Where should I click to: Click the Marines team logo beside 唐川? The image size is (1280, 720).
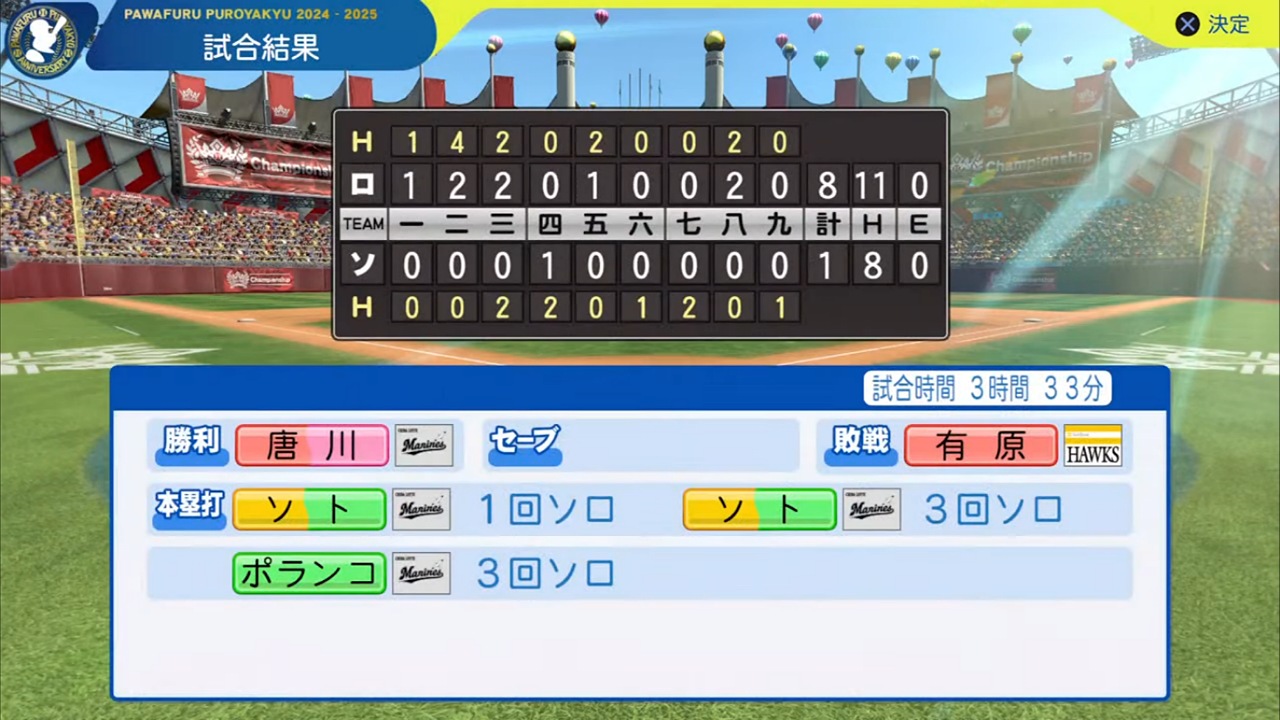[x=423, y=445]
